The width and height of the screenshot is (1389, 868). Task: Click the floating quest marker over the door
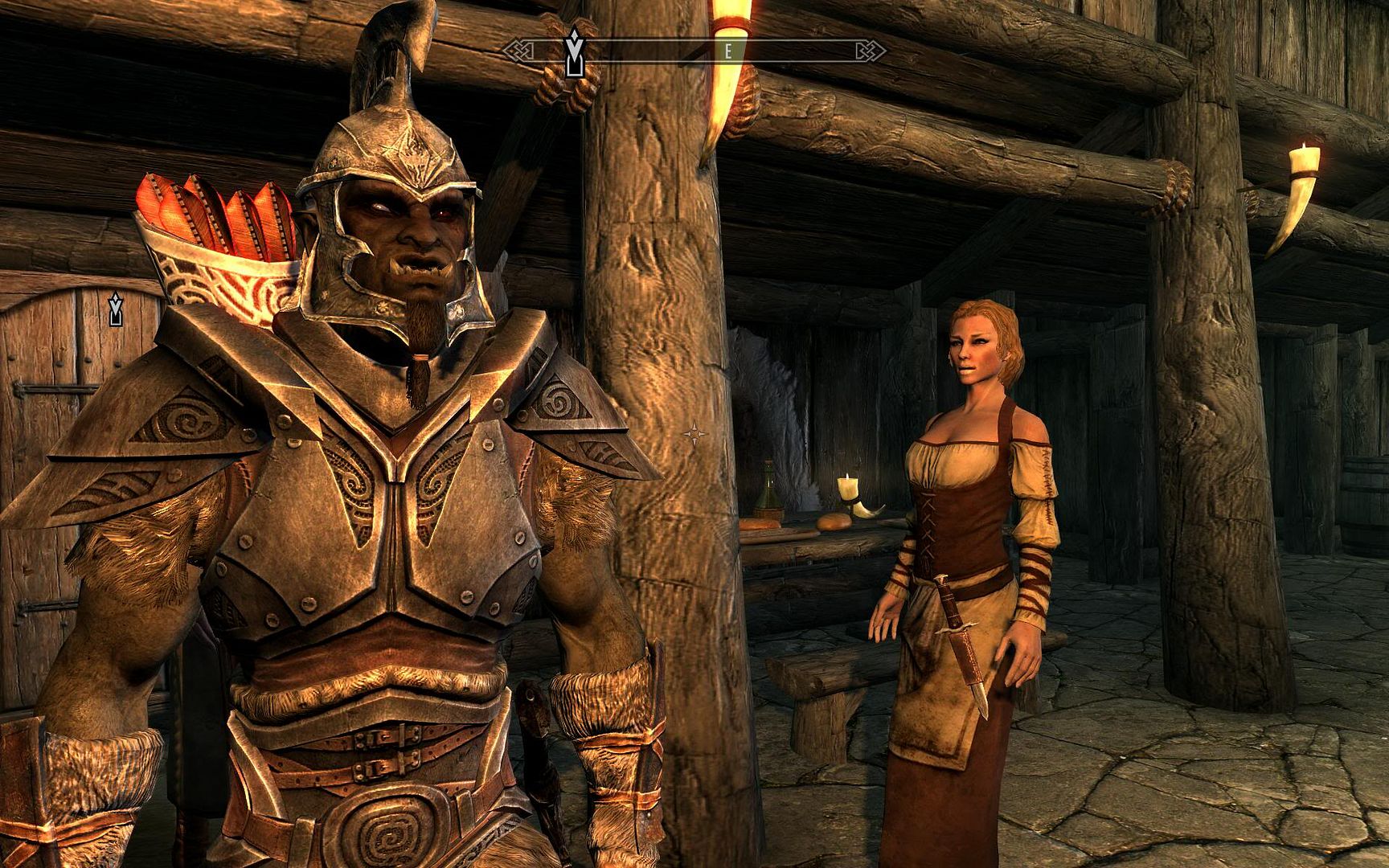point(116,309)
